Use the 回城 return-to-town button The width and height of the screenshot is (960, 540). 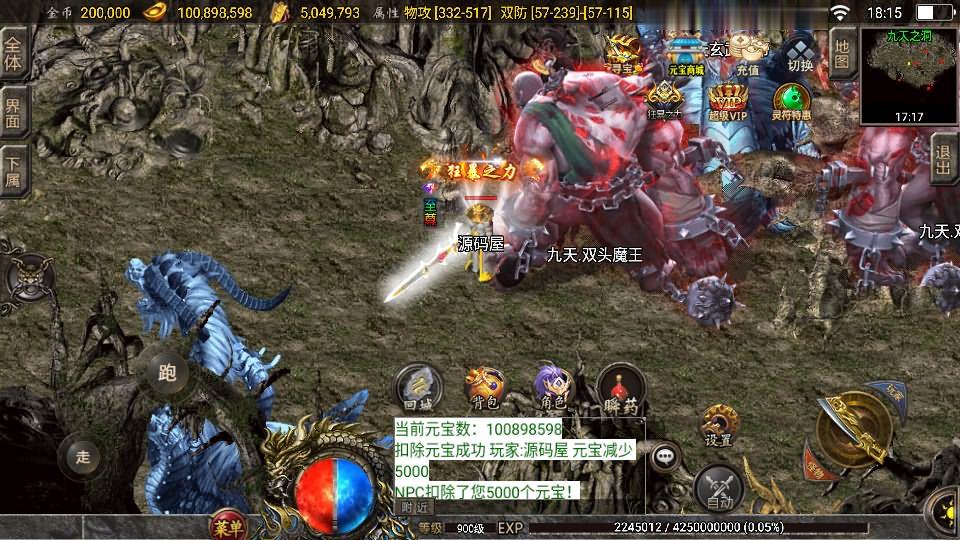point(416,387)
